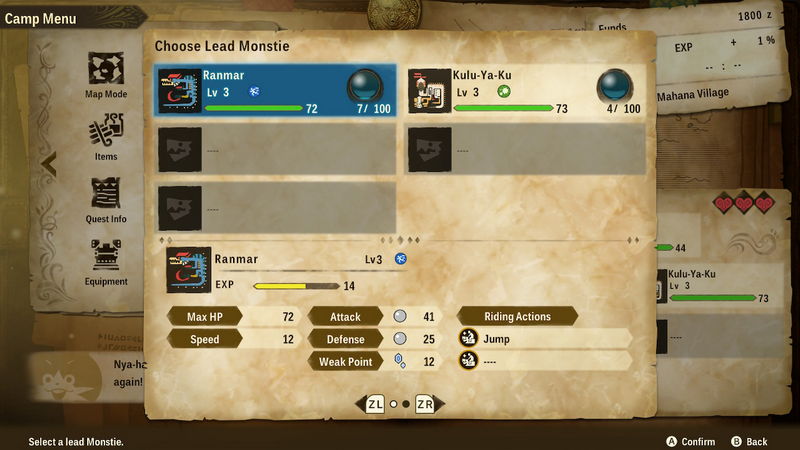Select Ranmar as lead Monstie
The height and width of the screenshot is (450, 800).
(275, 91)
